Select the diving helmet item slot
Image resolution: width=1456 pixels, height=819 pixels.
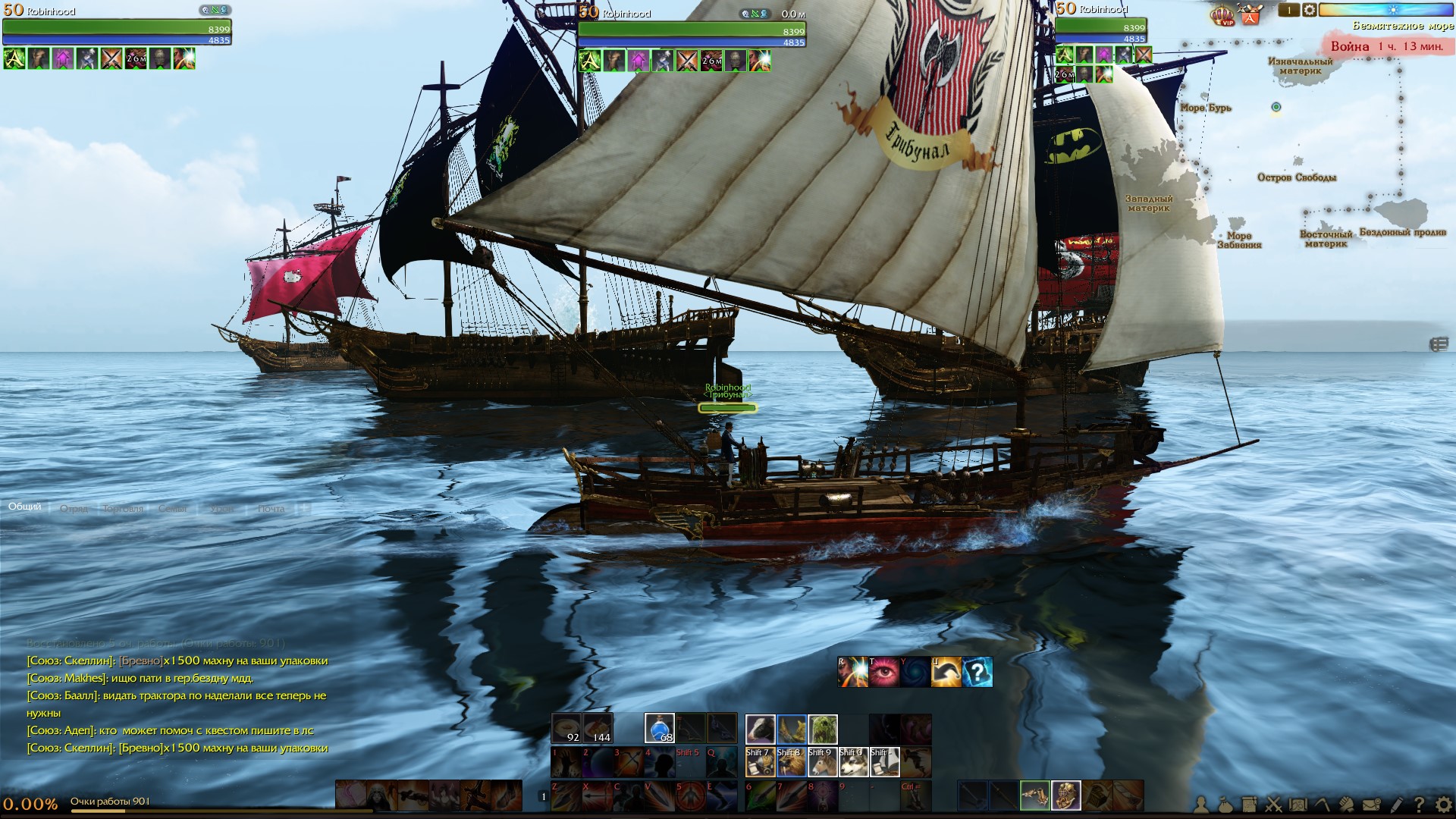click(1065, 795)
